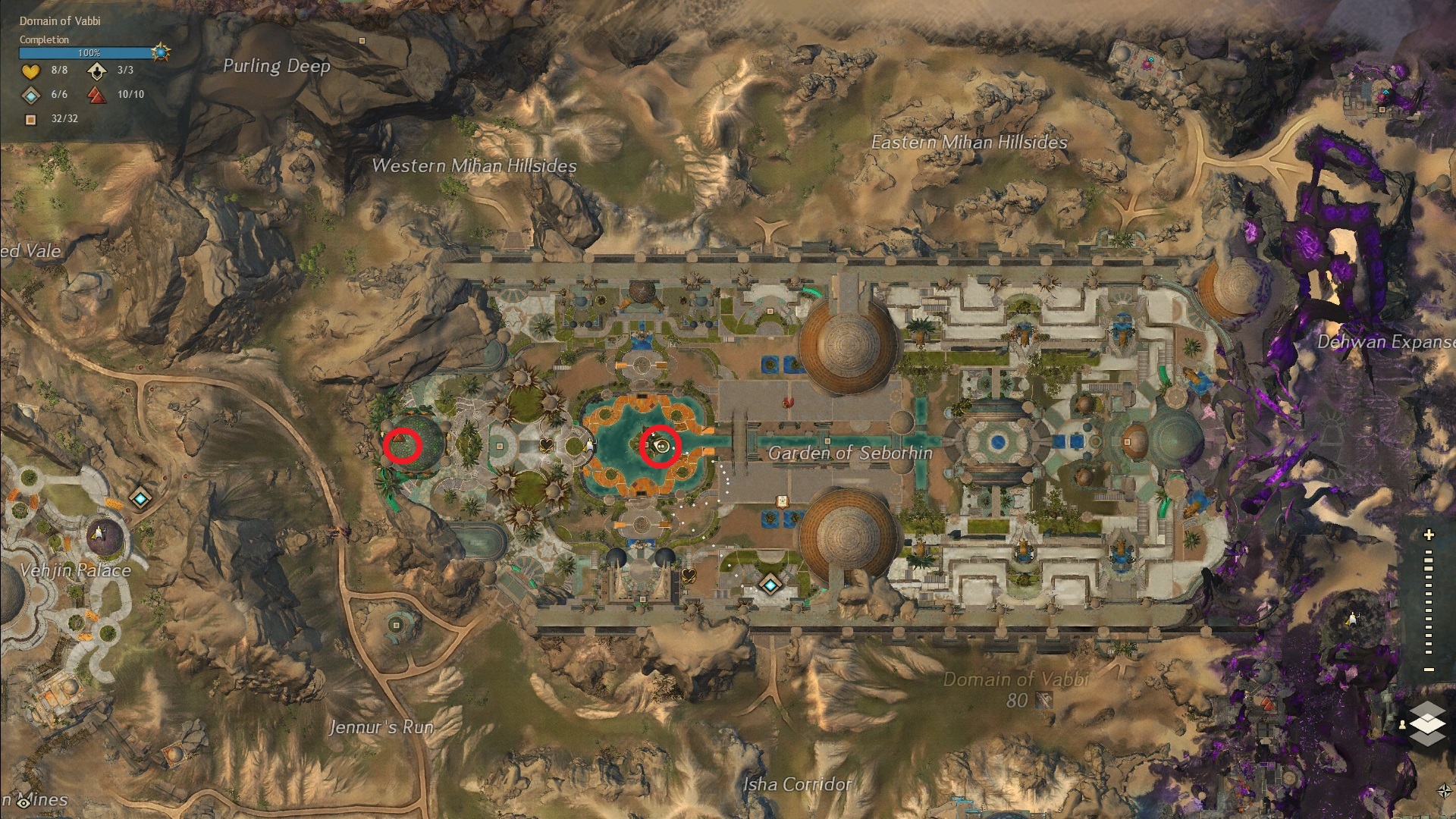The height and width of the screenshot is (819, 1456).
Task: Zoom in with the map plus button
Action: pos(1429,535)
